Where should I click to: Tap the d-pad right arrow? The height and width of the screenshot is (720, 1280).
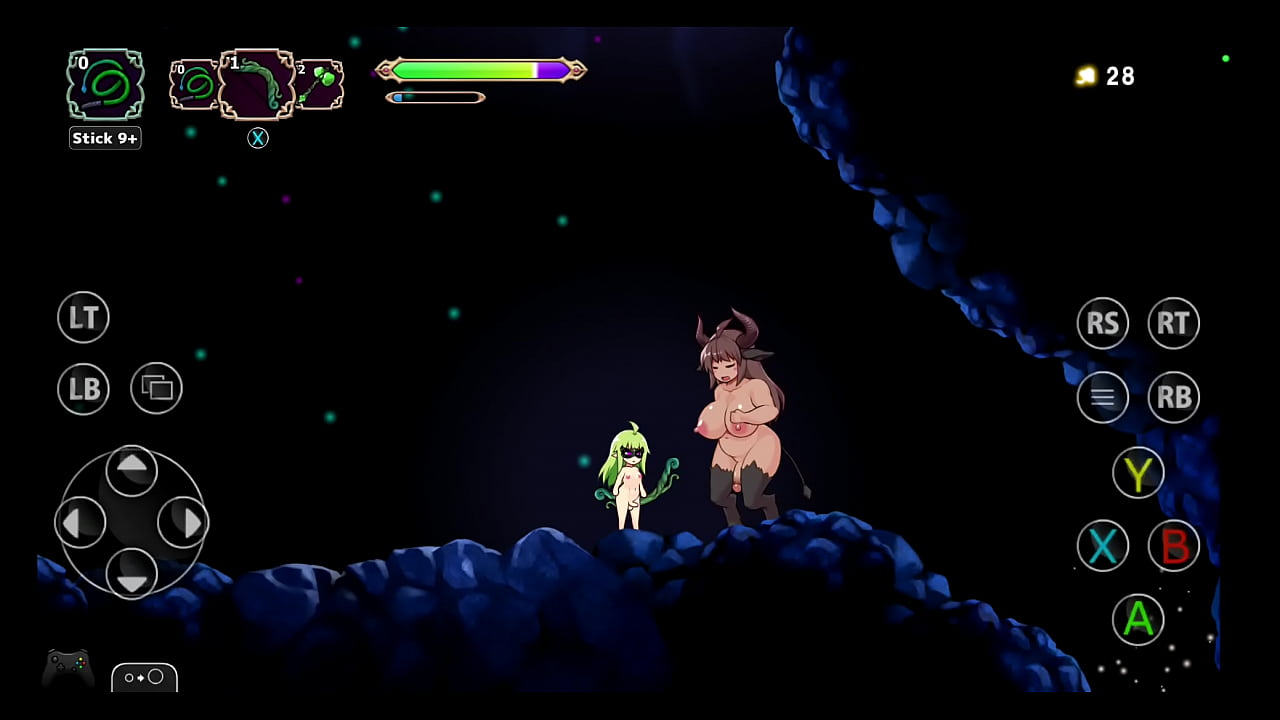[182, 521]
